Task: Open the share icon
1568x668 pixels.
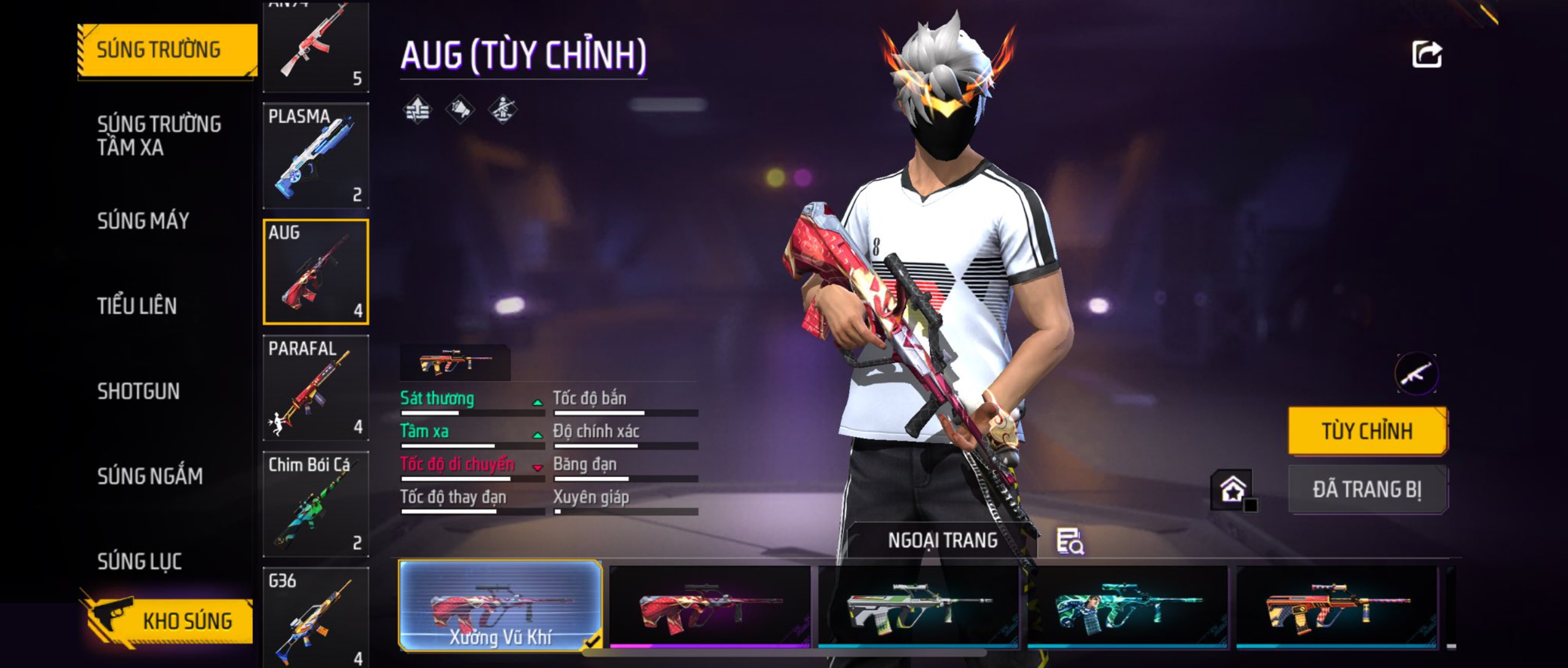Action: coord(1427,55)
